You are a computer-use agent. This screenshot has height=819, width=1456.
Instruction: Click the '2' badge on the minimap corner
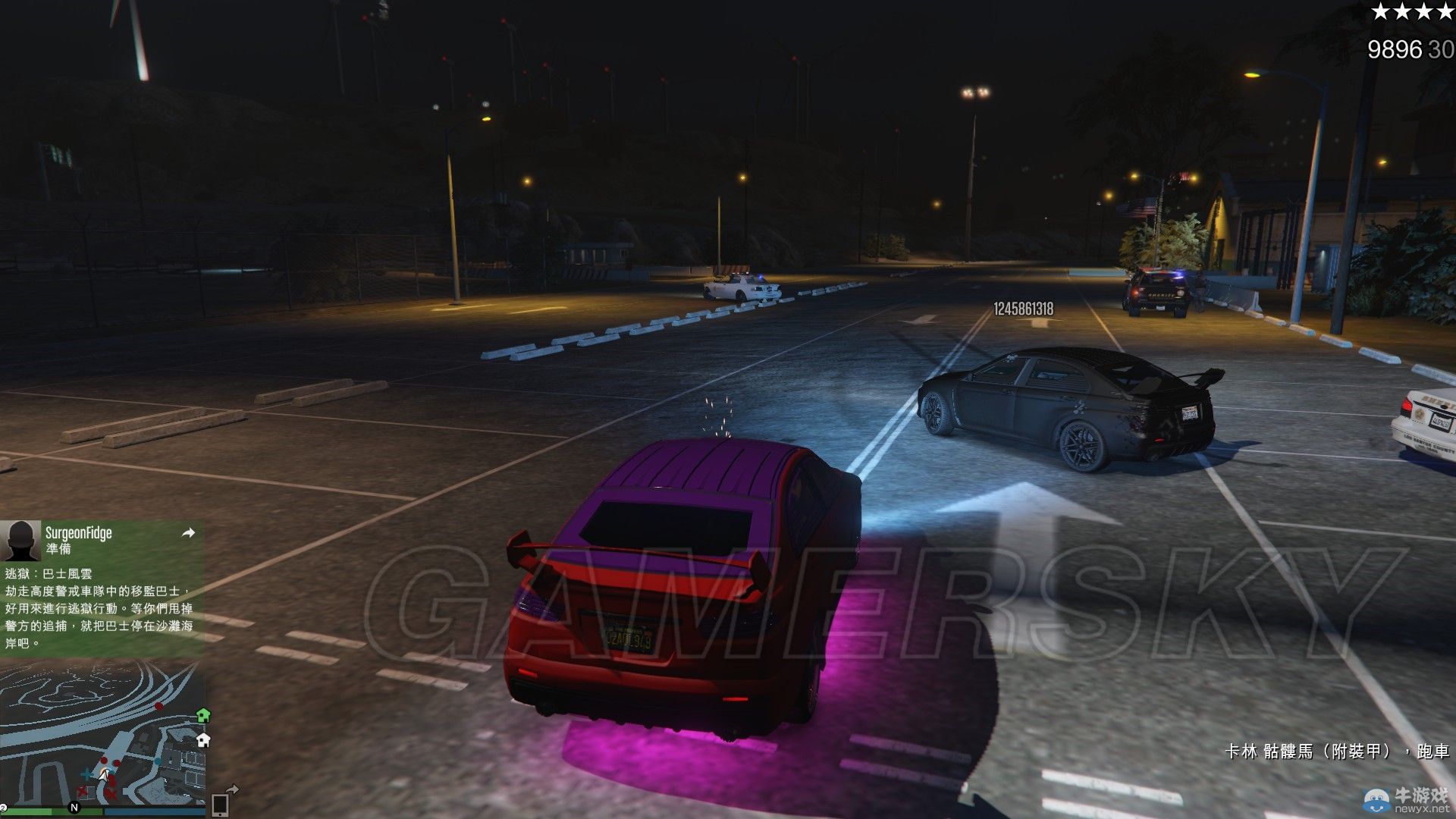point(3,807)
